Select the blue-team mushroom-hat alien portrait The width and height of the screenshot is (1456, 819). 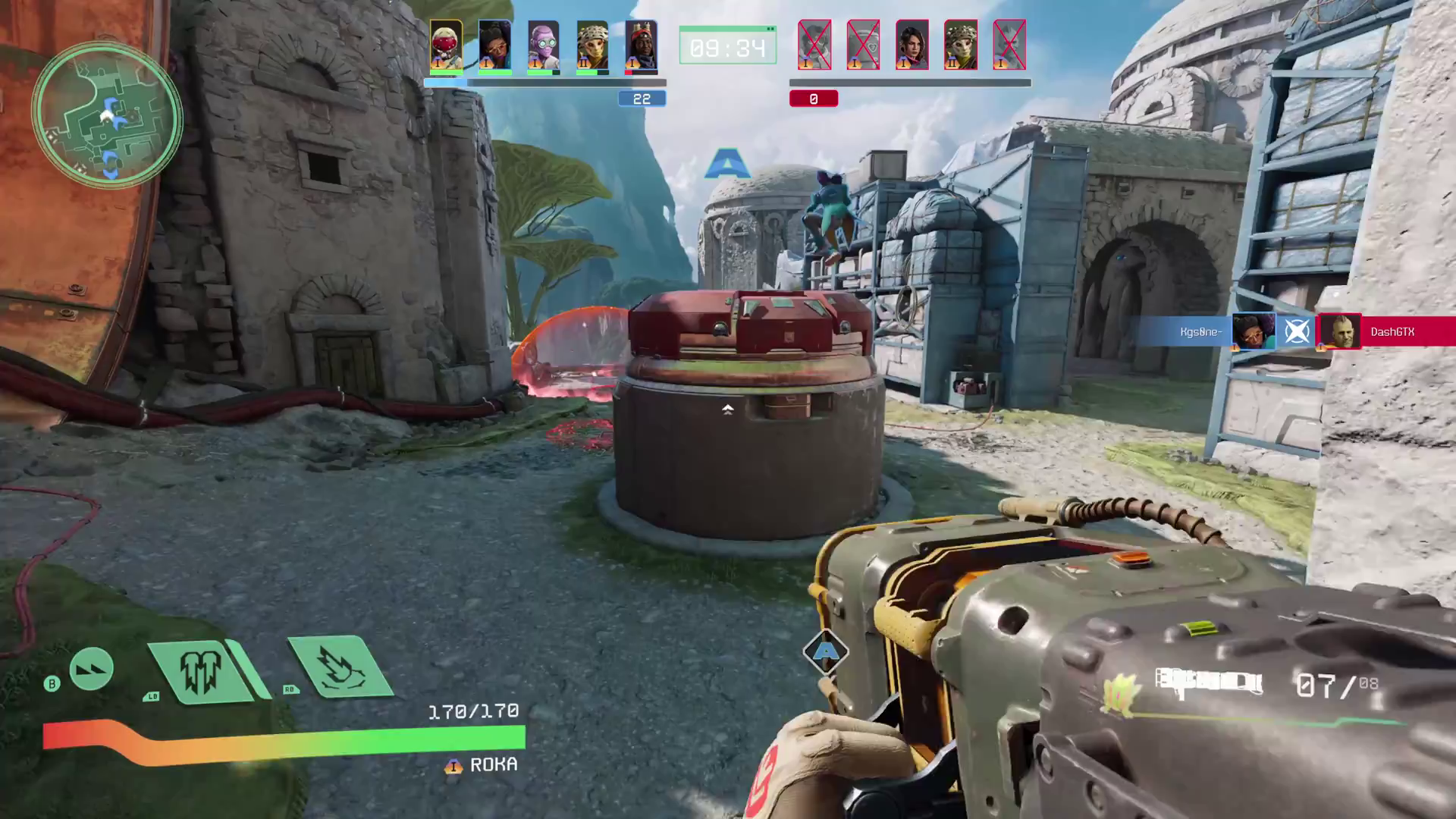[x=591, y=45]
